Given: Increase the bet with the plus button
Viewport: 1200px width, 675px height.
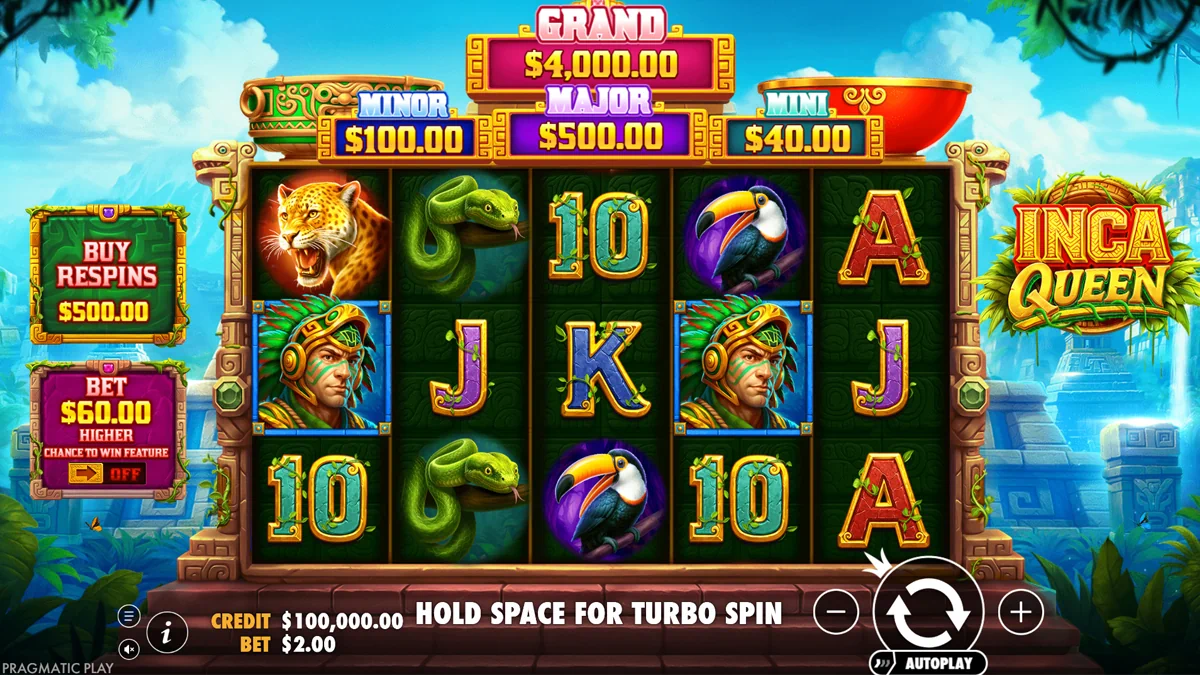Looking at the screenshot, I should [1020, 611].
